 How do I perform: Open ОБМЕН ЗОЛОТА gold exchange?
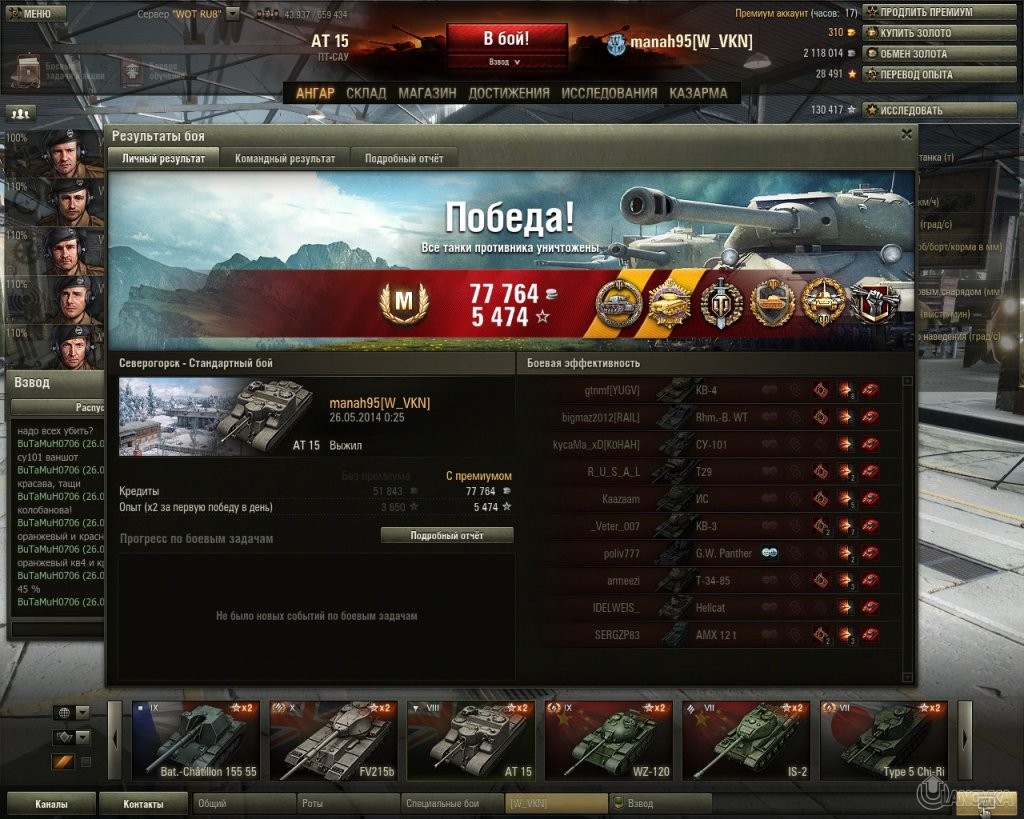pos(915,53)
